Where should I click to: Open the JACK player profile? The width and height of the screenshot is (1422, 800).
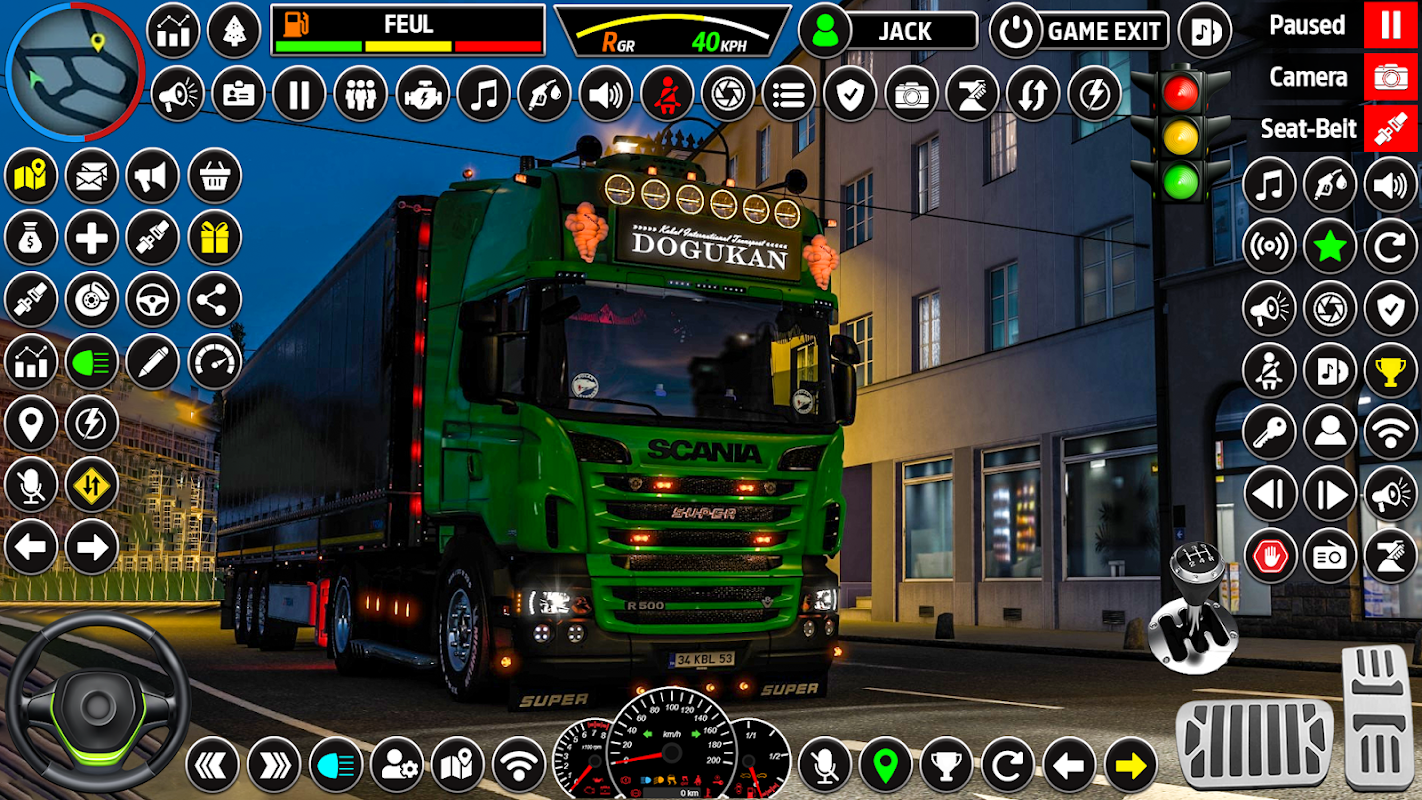pos(888,31)
